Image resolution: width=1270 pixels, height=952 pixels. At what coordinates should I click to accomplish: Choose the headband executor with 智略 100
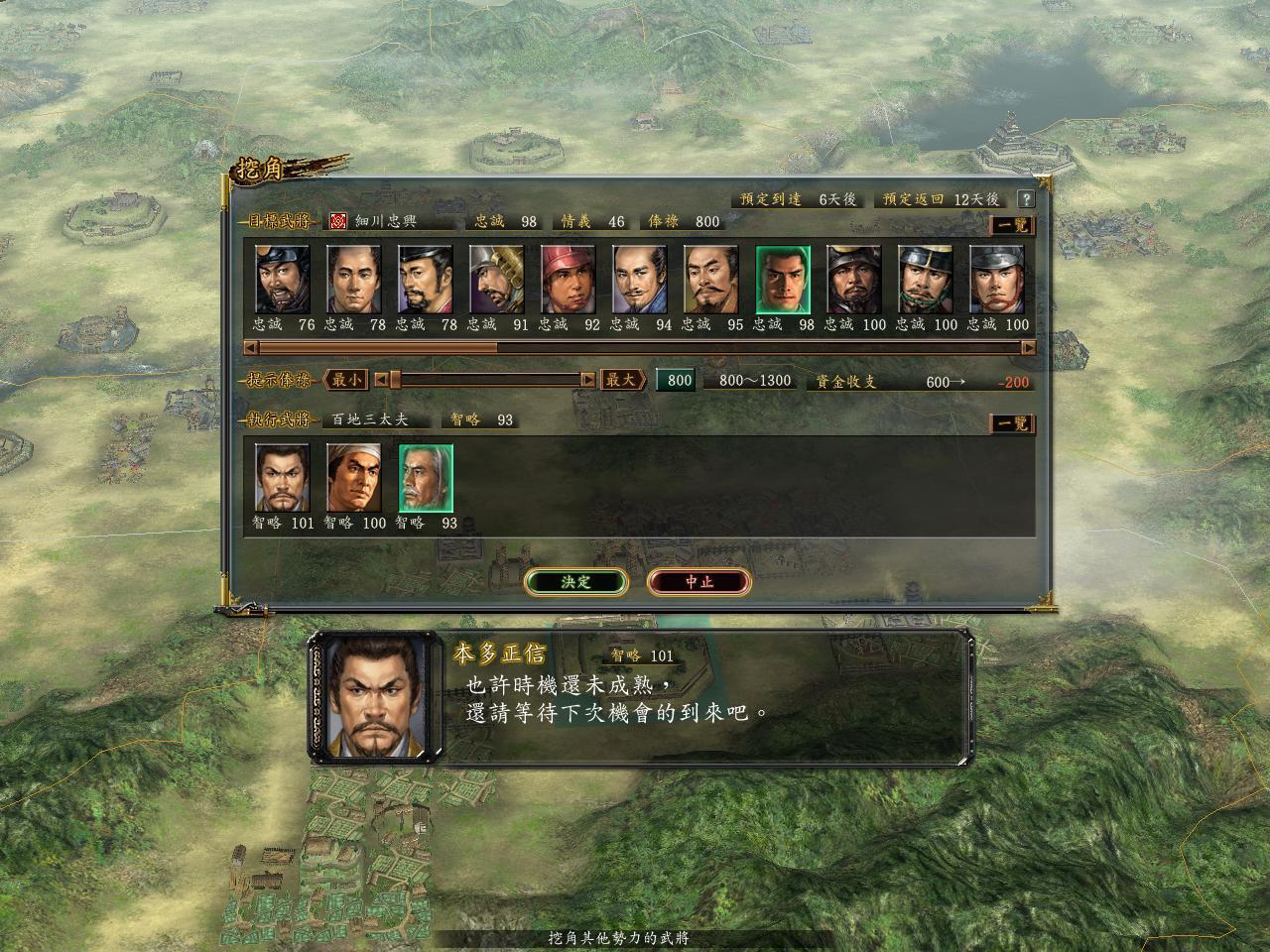click(x=354, y=478)
